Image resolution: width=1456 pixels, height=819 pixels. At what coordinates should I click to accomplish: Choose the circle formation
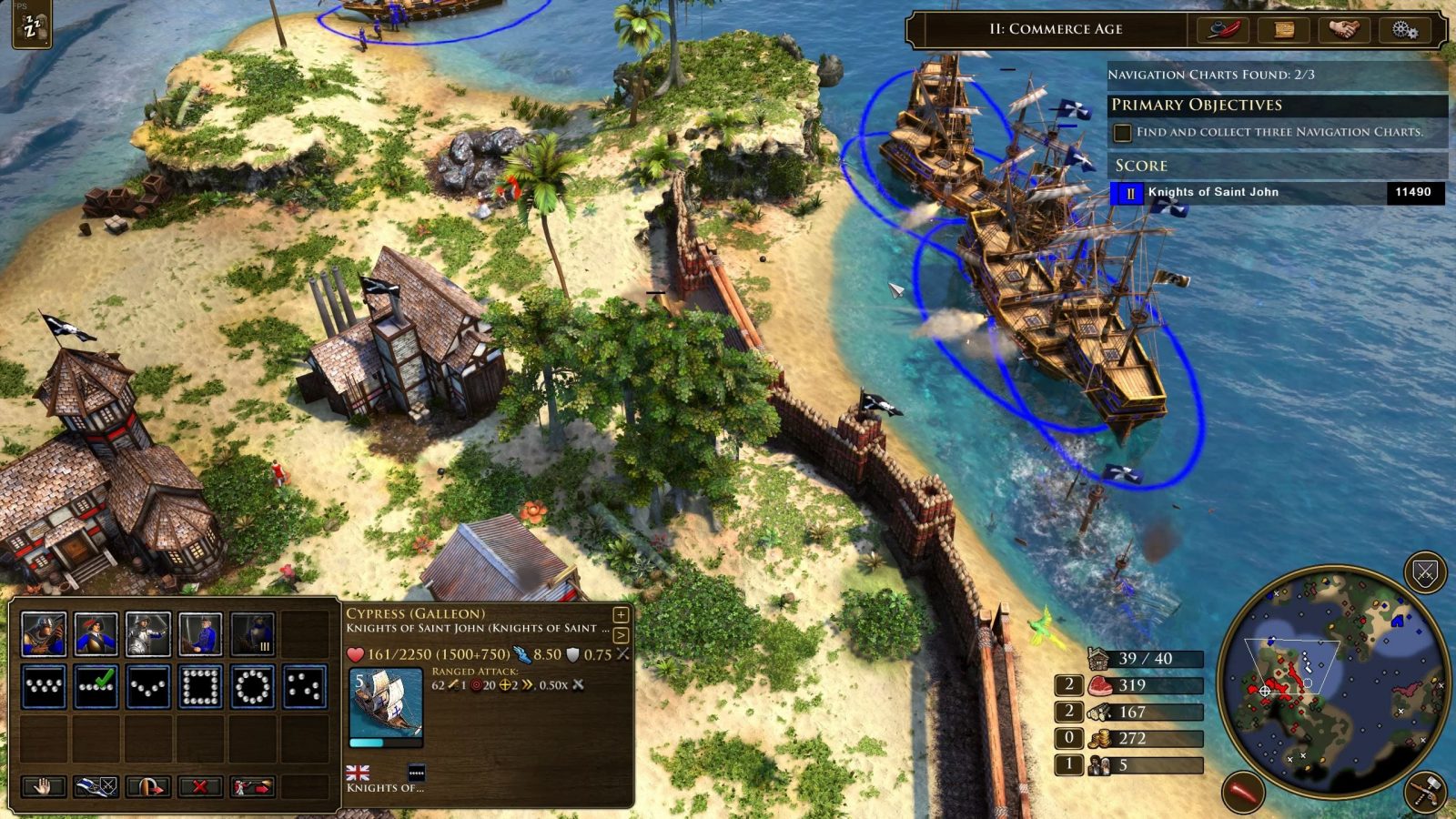pos(252,687)
